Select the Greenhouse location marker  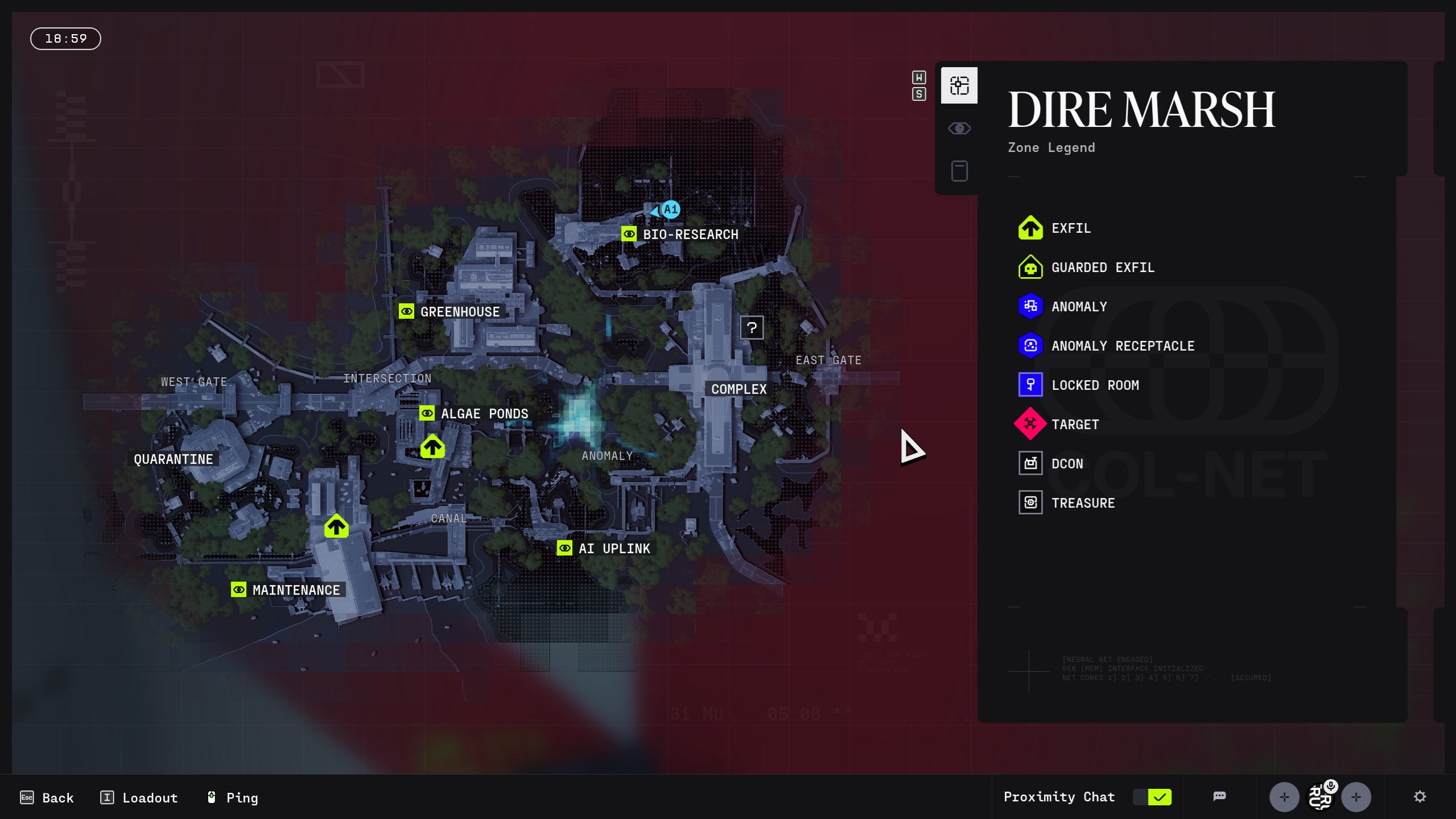point(406,311)
